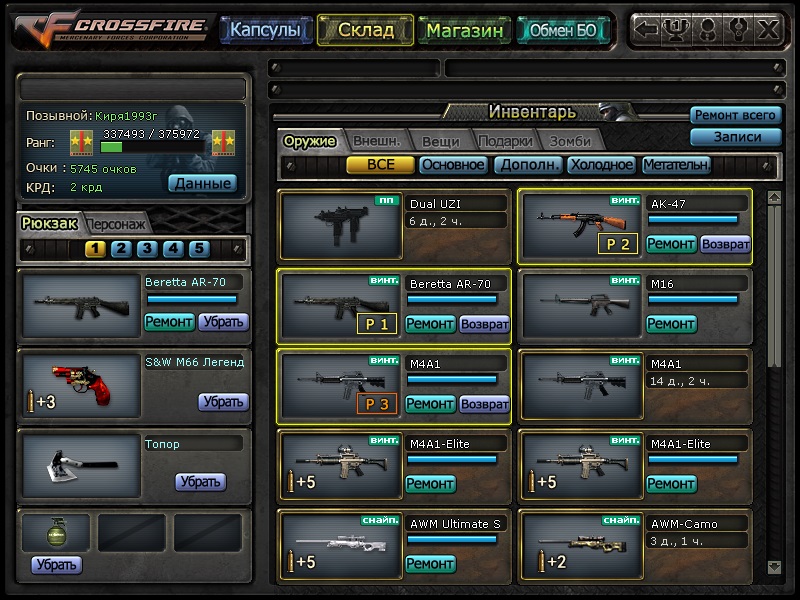Close the window with the X button
800x600 pixels.
768,29
